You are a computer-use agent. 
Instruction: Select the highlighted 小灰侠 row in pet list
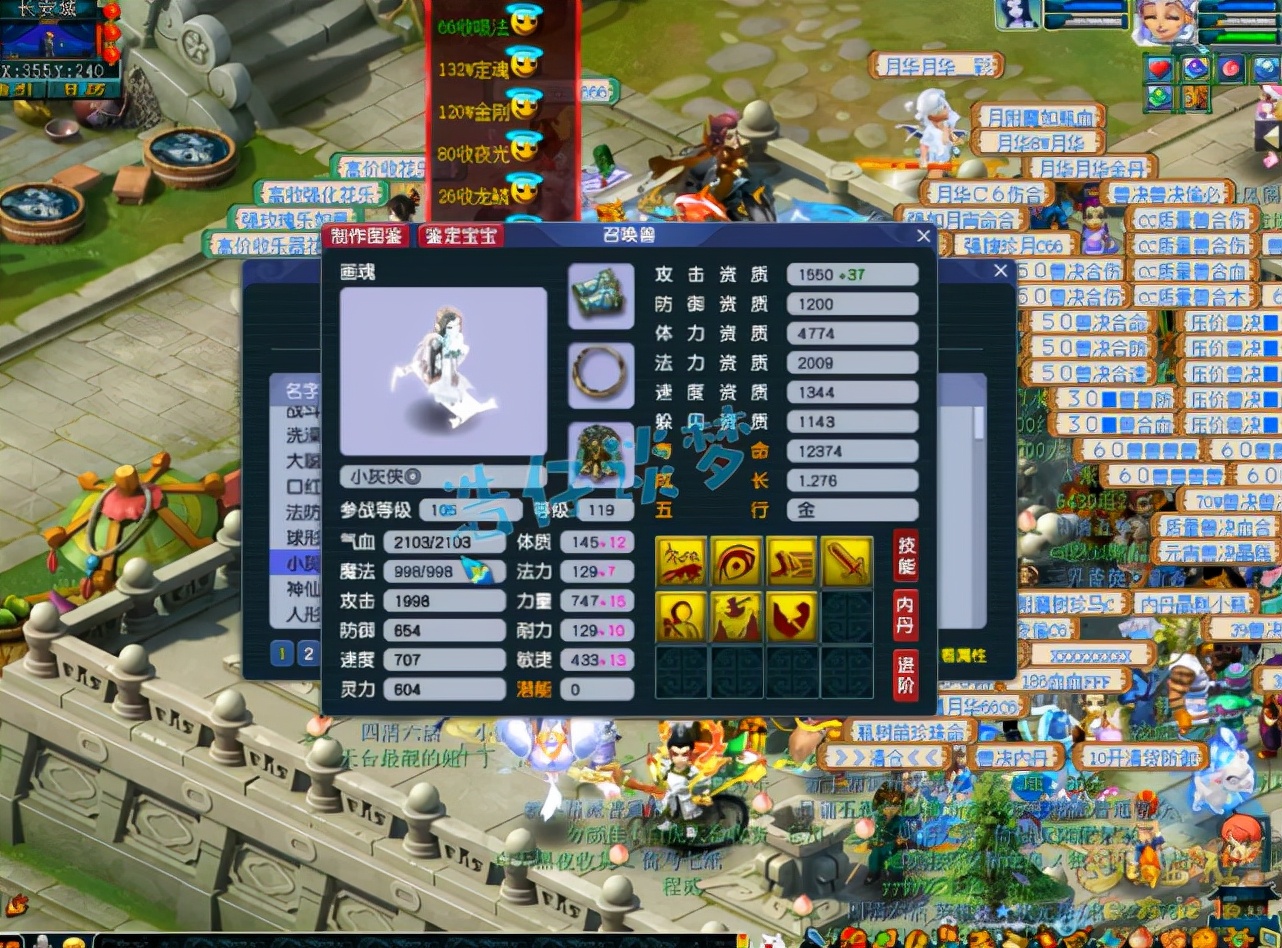tap(297, 563)
